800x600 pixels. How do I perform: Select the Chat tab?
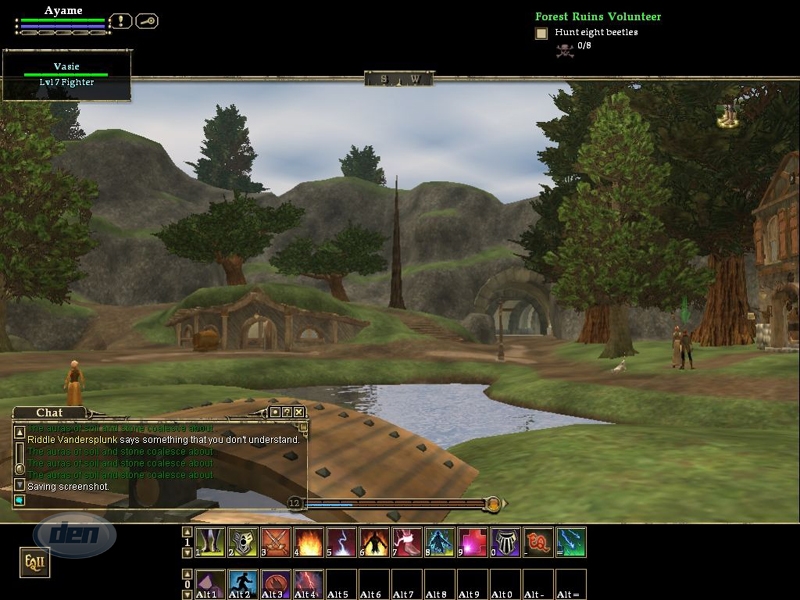point(49,412)
